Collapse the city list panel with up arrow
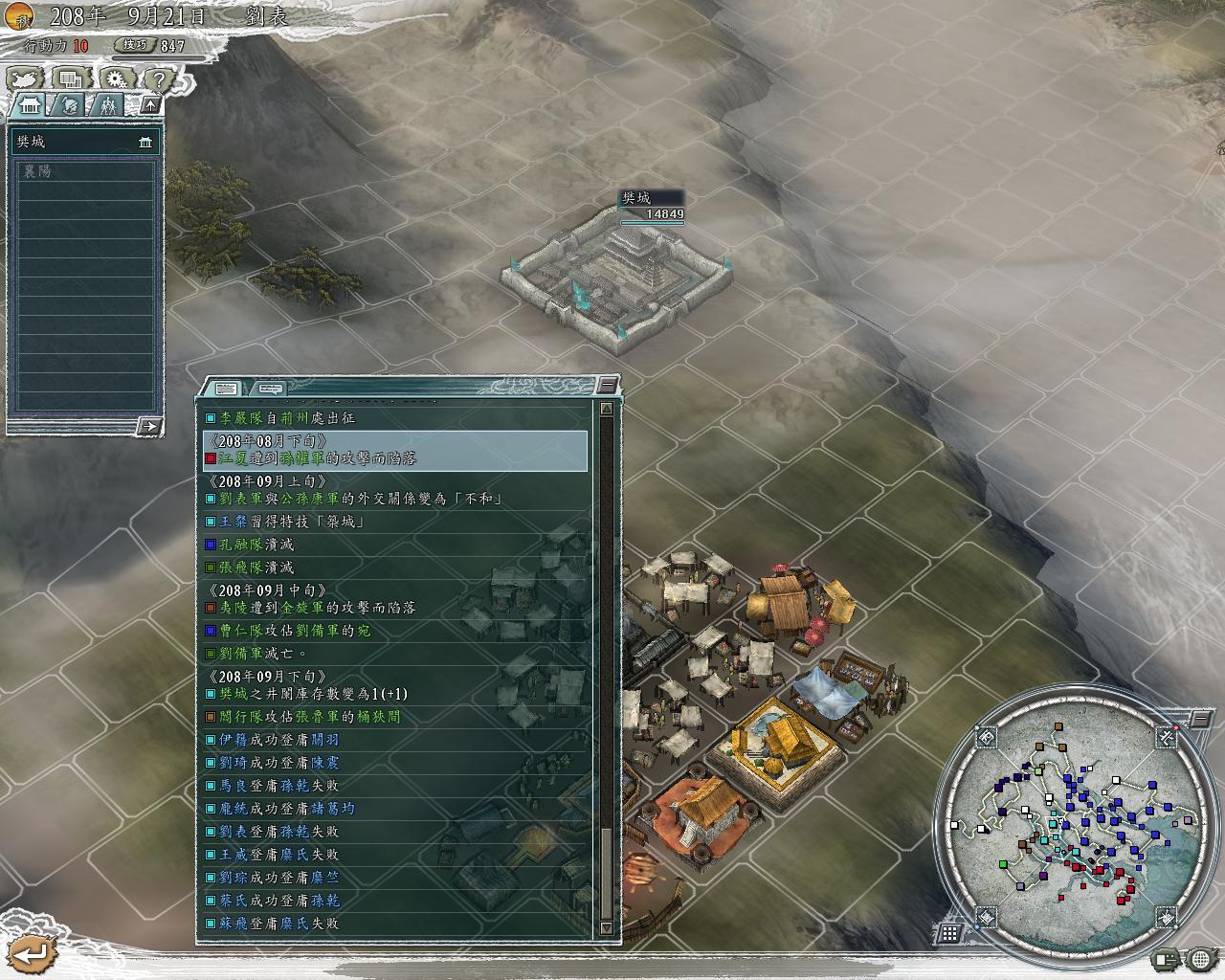1225x980 pixels. click(x=151, y=104)
